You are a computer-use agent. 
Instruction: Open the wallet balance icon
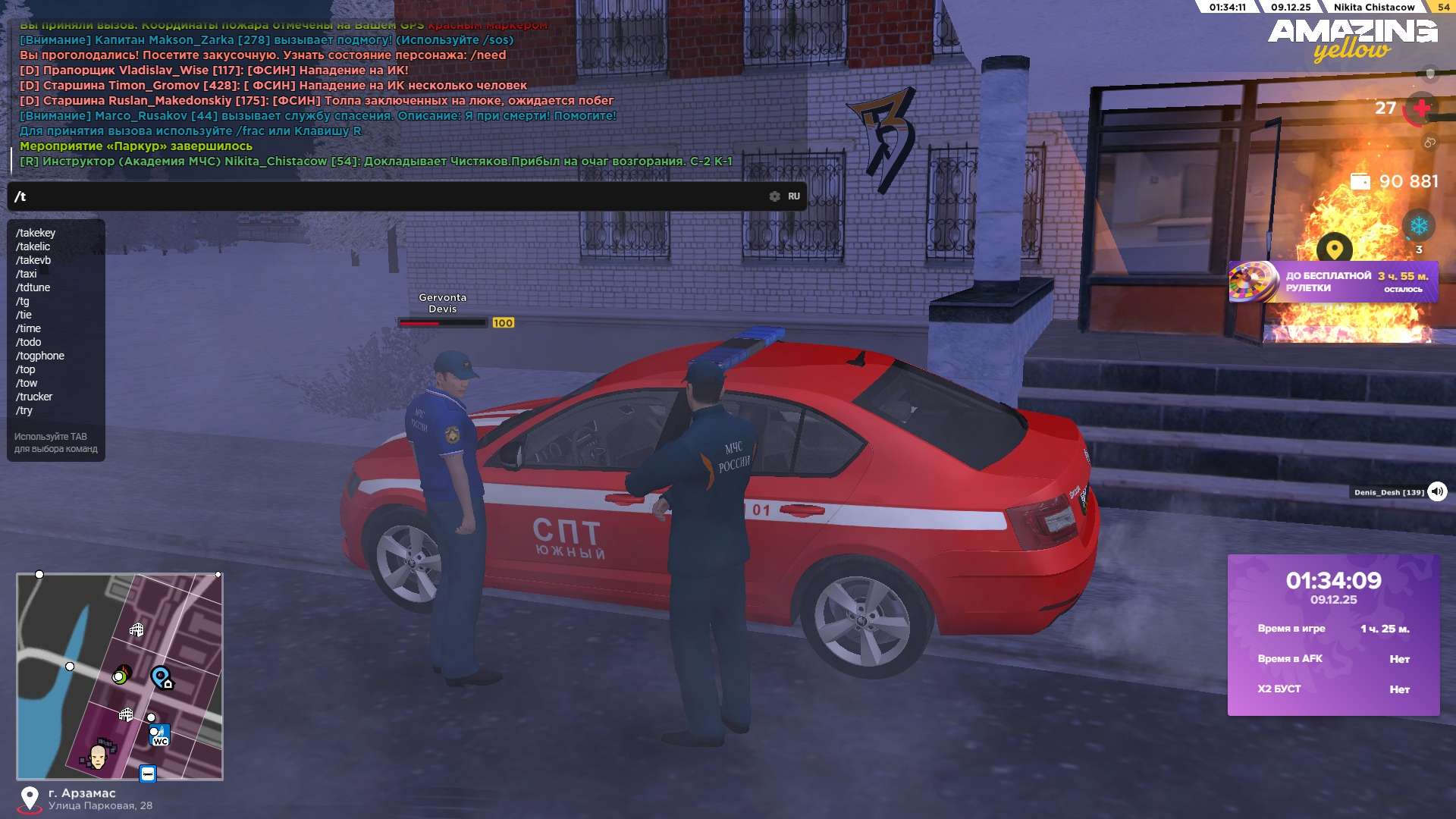tap(1360, 182)
